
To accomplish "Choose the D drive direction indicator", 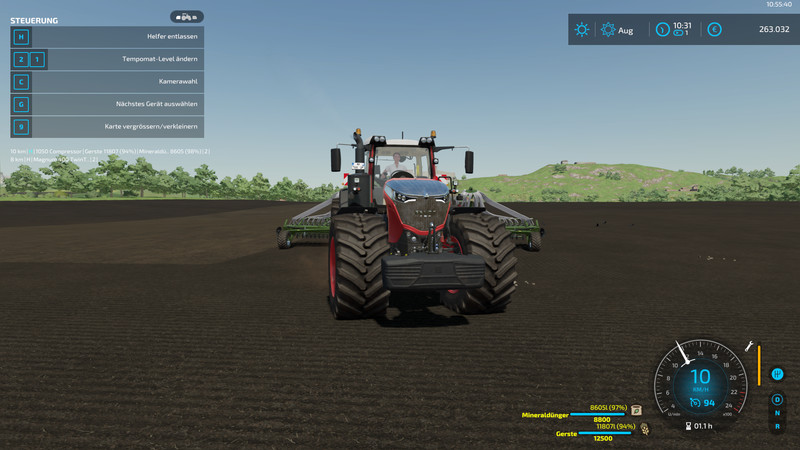I will click(x=777, y=400).
